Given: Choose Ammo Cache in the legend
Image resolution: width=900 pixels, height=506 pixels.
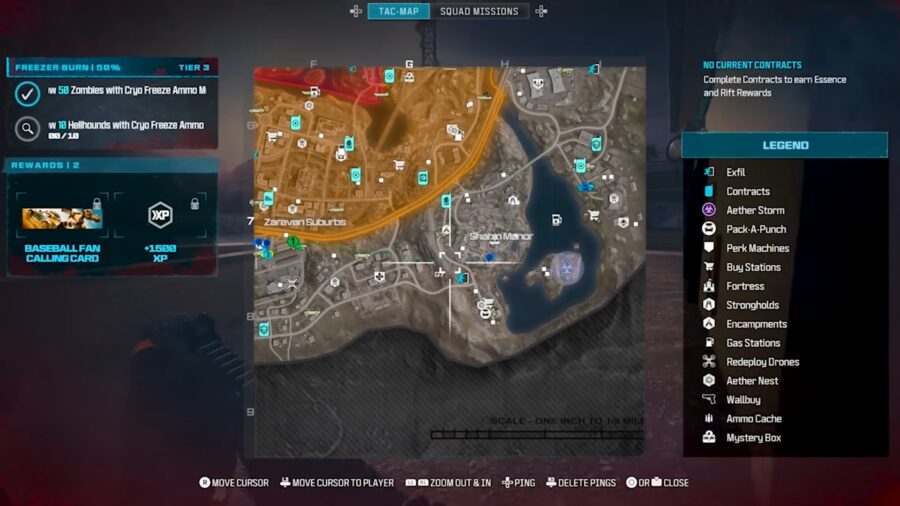Looking at the screenshot, I should click(x=754, y=419).
